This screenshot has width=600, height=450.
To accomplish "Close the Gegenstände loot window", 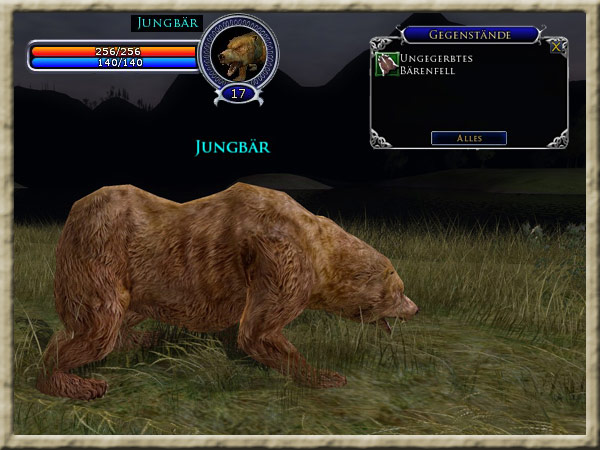I will coord(556,46).
